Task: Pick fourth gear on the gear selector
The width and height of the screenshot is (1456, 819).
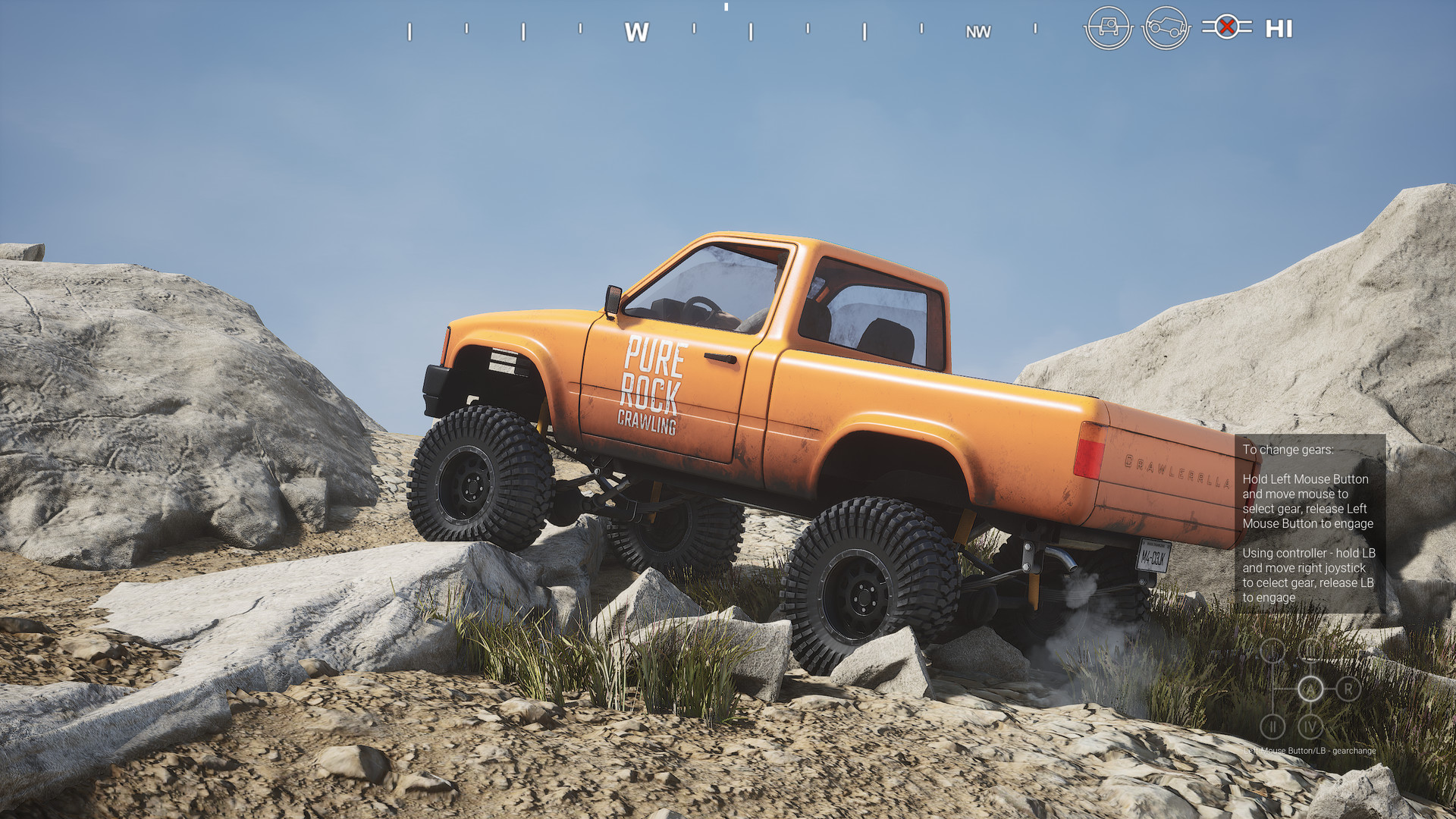Action: pyautogui.click(x=1310, y=726)
